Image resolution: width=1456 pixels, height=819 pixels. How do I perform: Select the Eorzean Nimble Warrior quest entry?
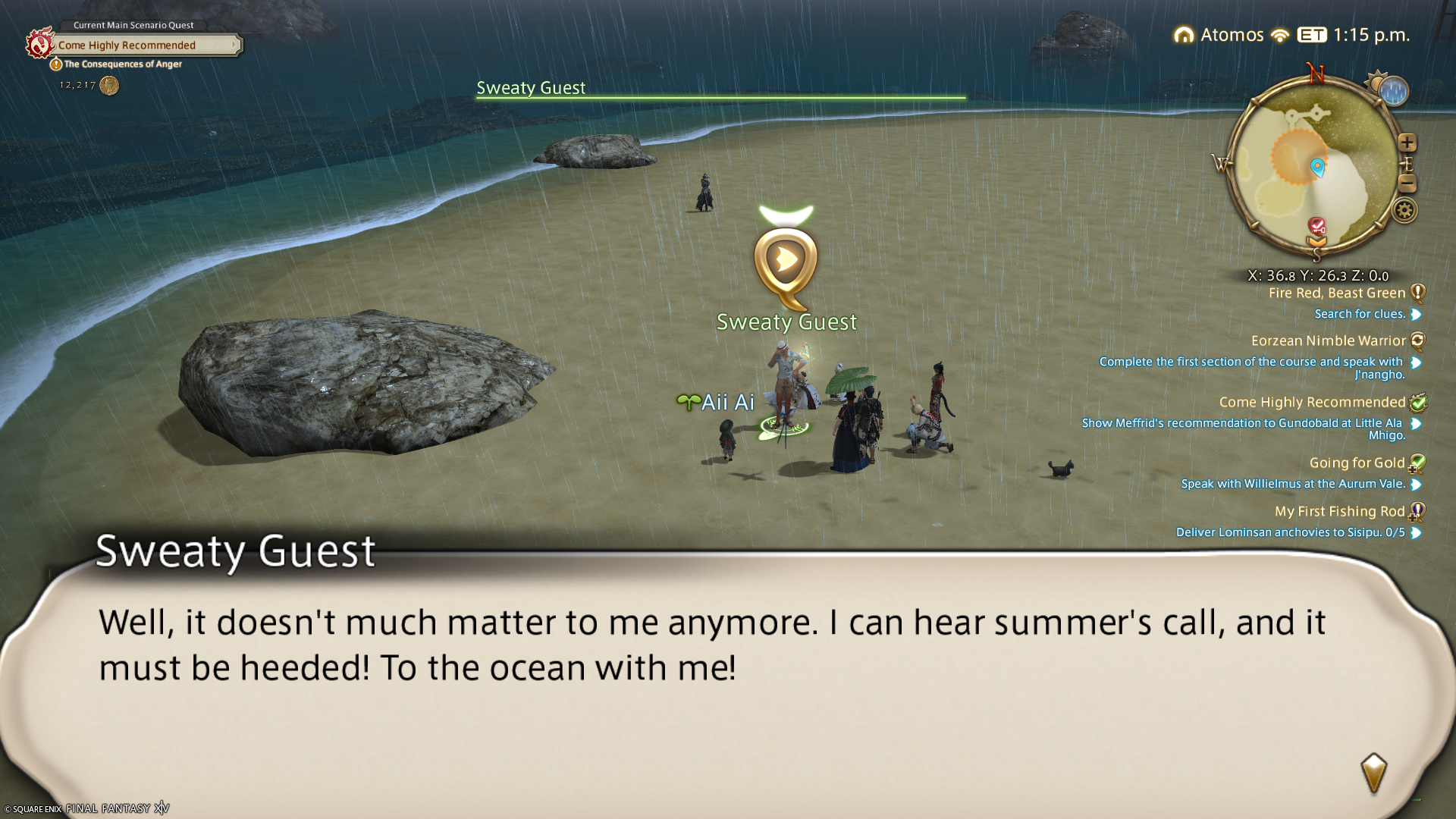click(1328, 341)
